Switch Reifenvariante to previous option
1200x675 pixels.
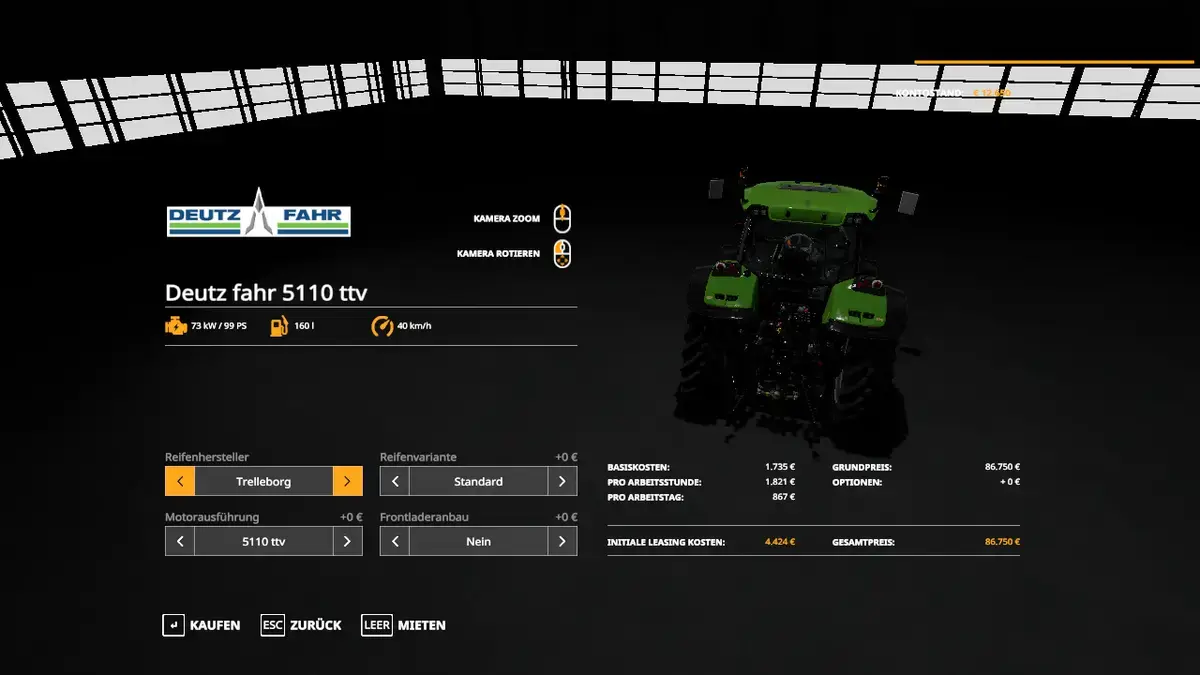coord(395,481)
